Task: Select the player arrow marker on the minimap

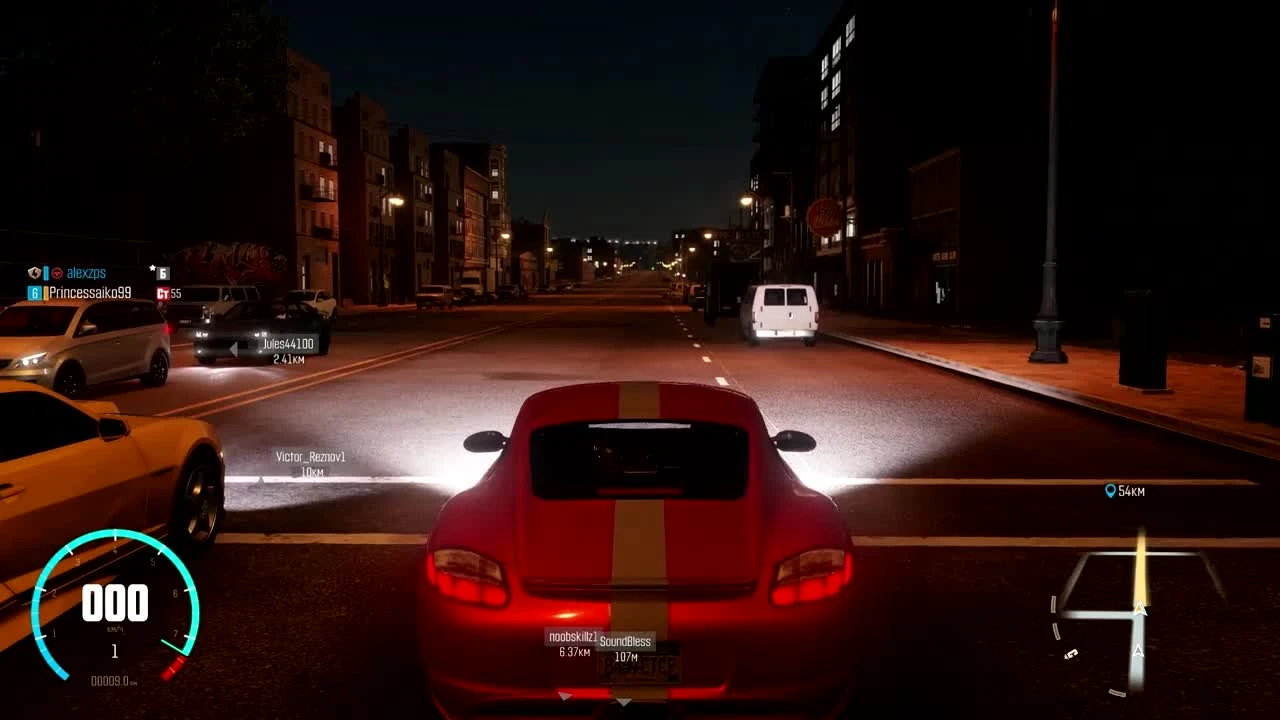Action: pos(1139,609)
